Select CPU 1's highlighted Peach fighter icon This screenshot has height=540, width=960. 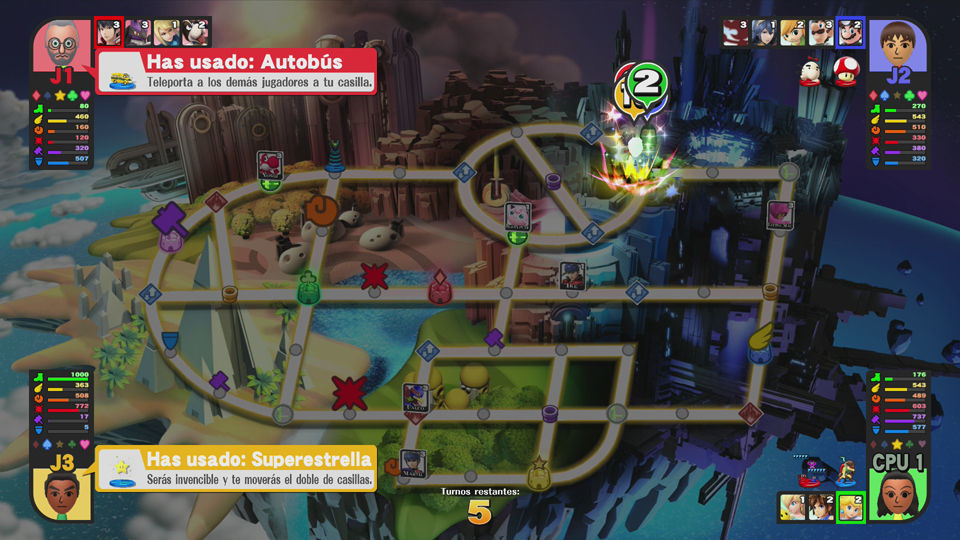(850, 507)
